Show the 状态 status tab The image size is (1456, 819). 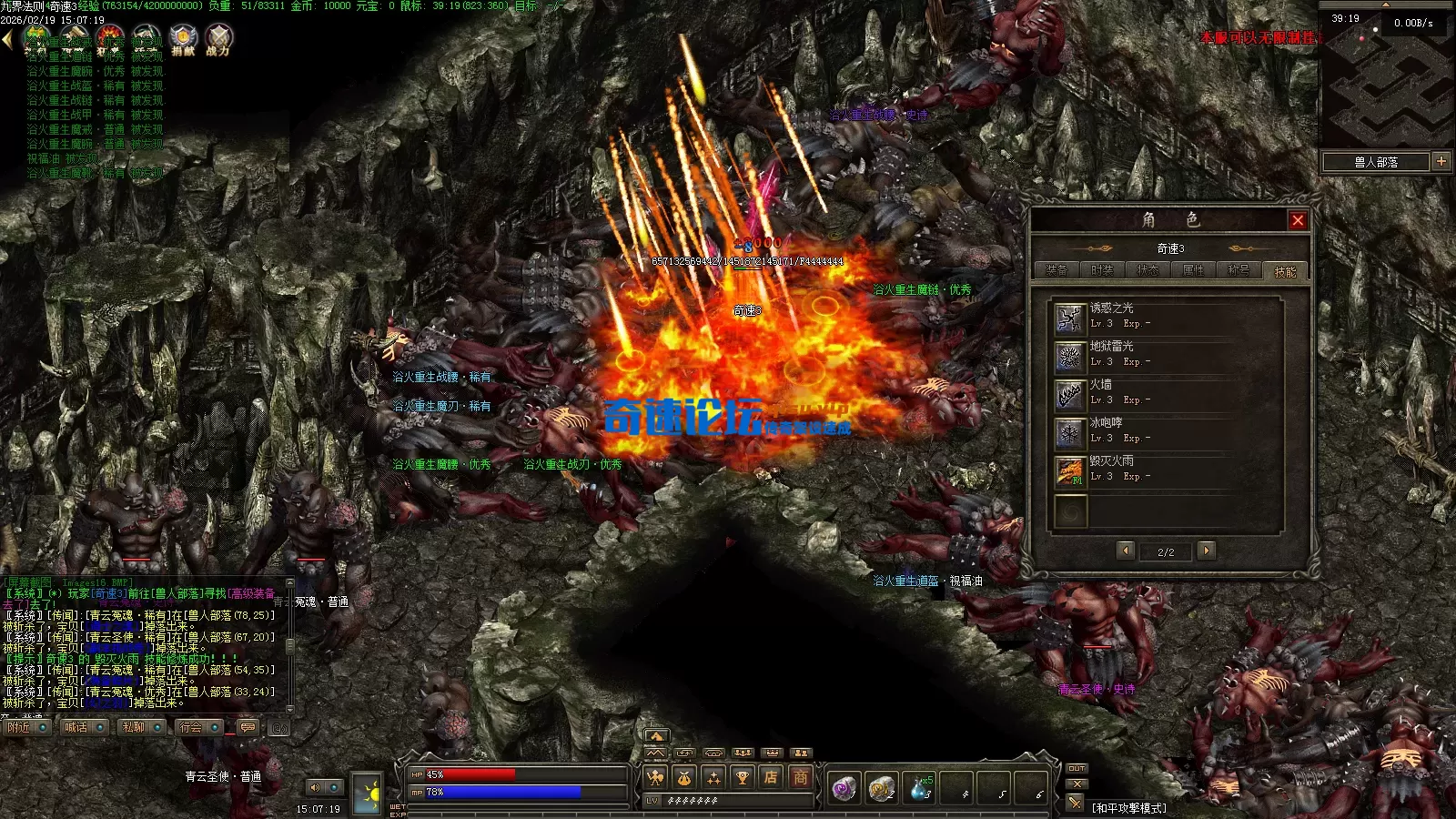(1148, 270)
